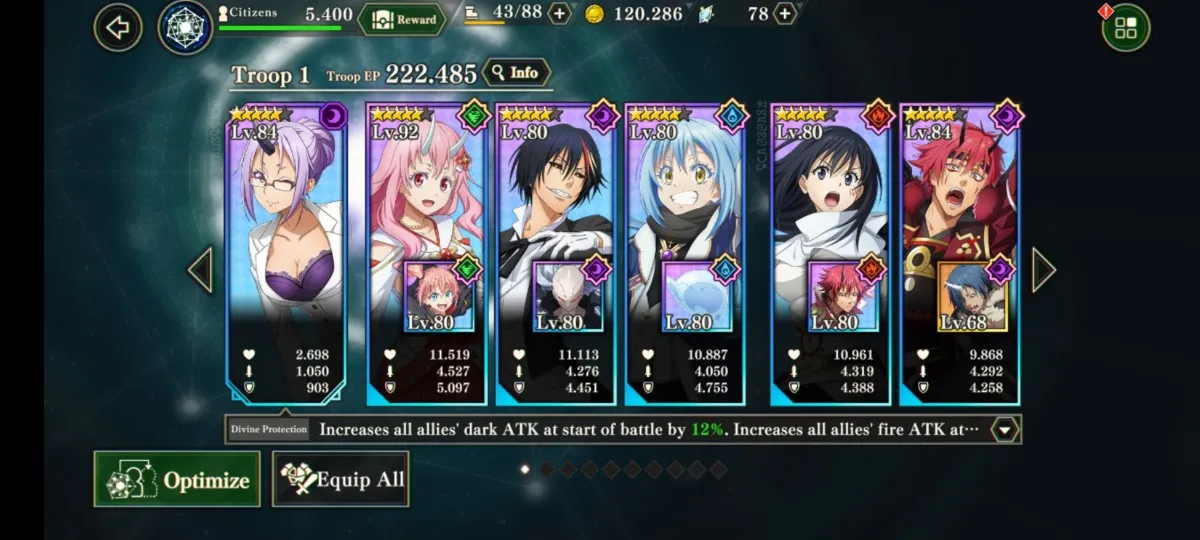Open the Citizens Reward button
Viewport: 1200px width, 540px height.
(402, 18)
